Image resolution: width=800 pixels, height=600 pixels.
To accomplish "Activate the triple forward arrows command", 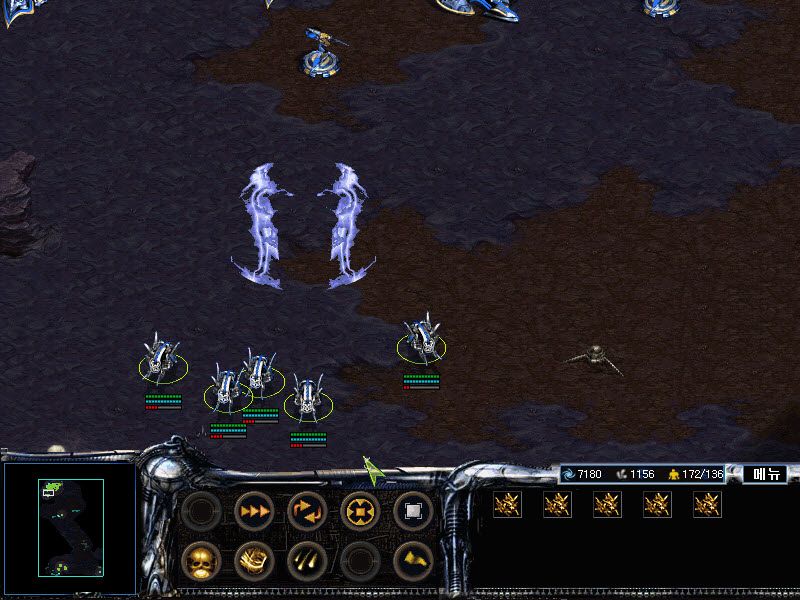I will pos(254,510).
